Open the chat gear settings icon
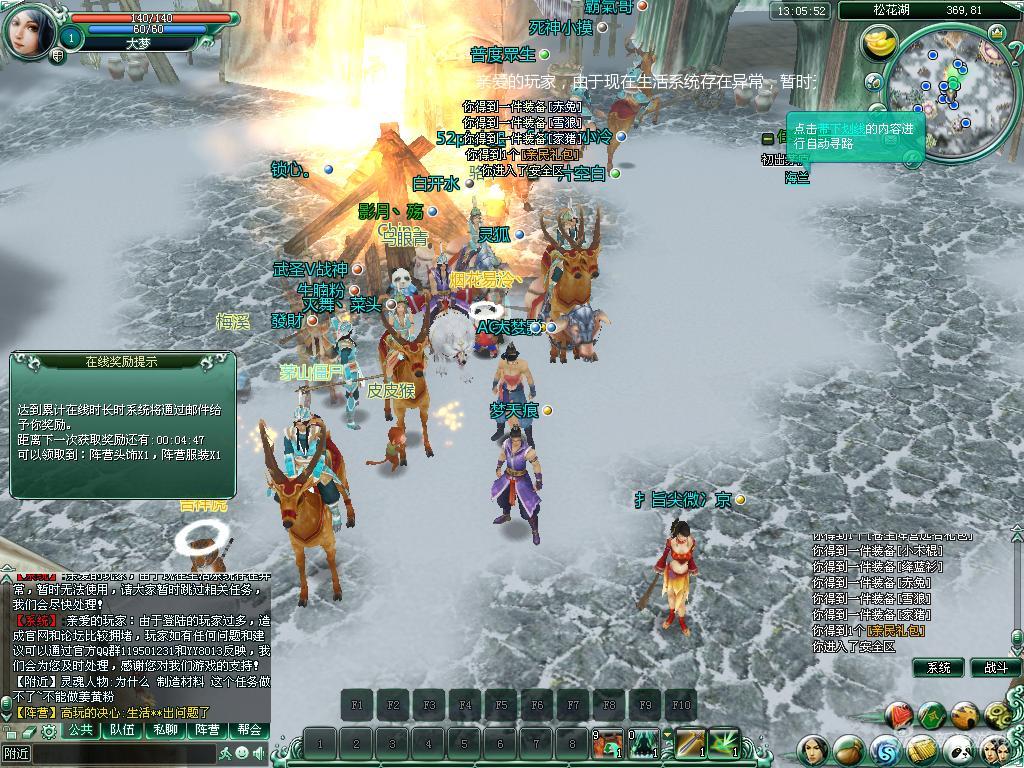Image resolution: width=1024 pixels, height=768 pixels. point(46,731)
